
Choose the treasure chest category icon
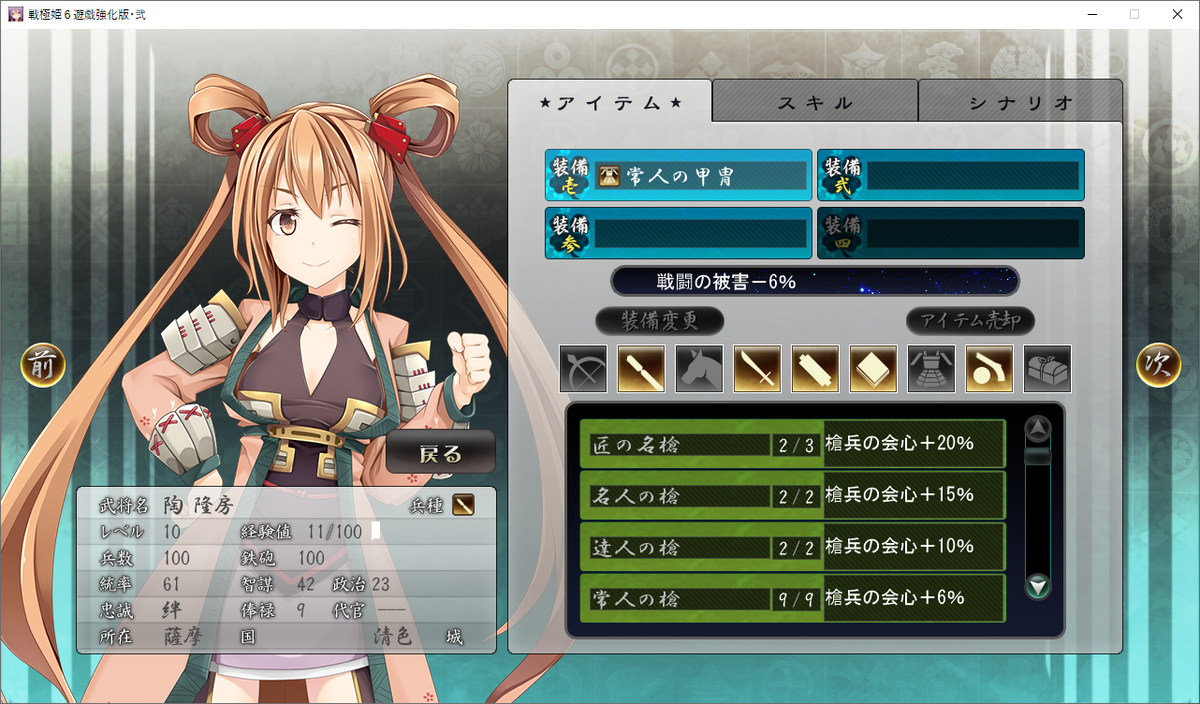click(x=1047, y=369)
